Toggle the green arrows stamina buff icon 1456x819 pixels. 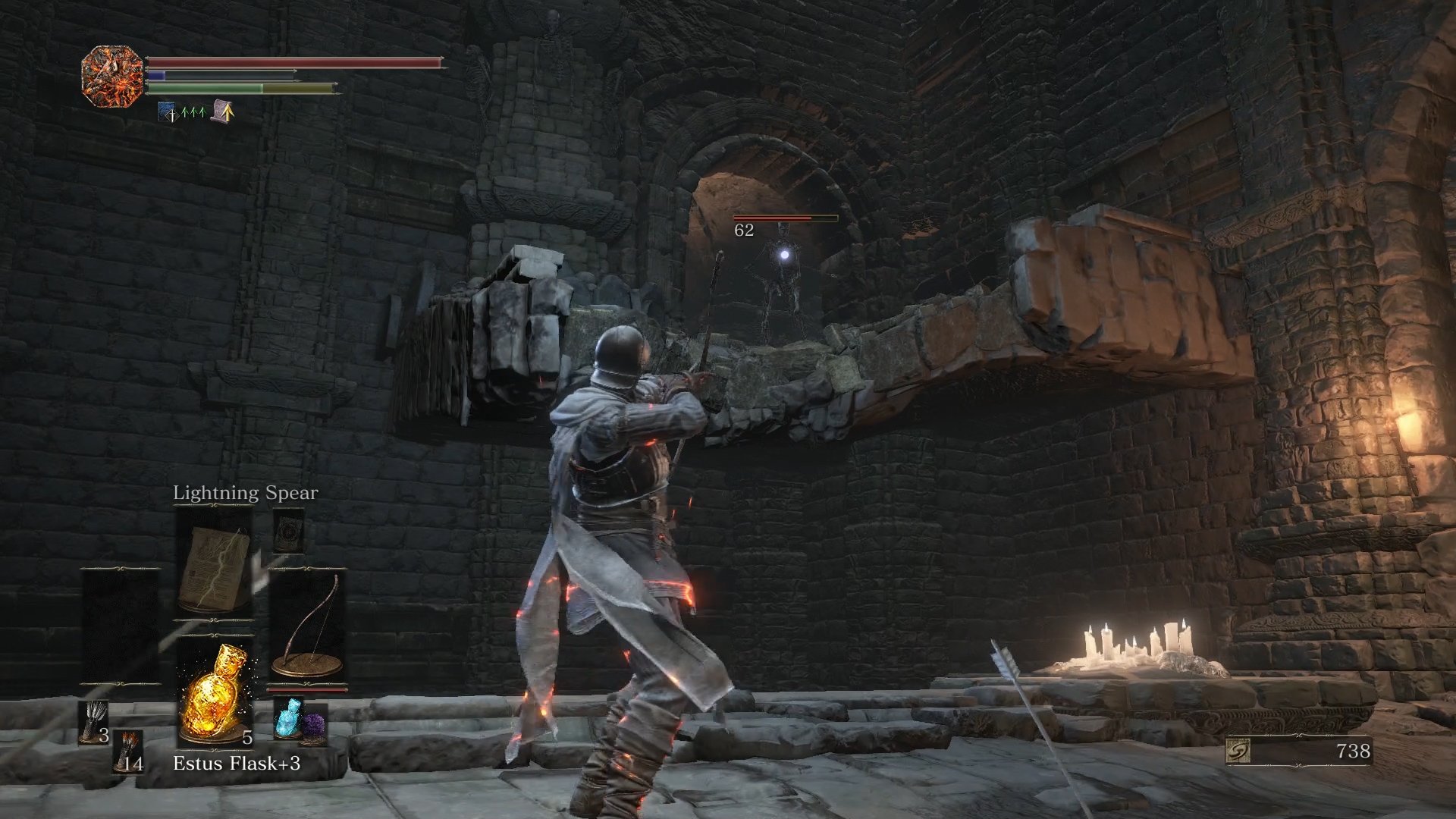pyautogui.click(x=193, y=112)
